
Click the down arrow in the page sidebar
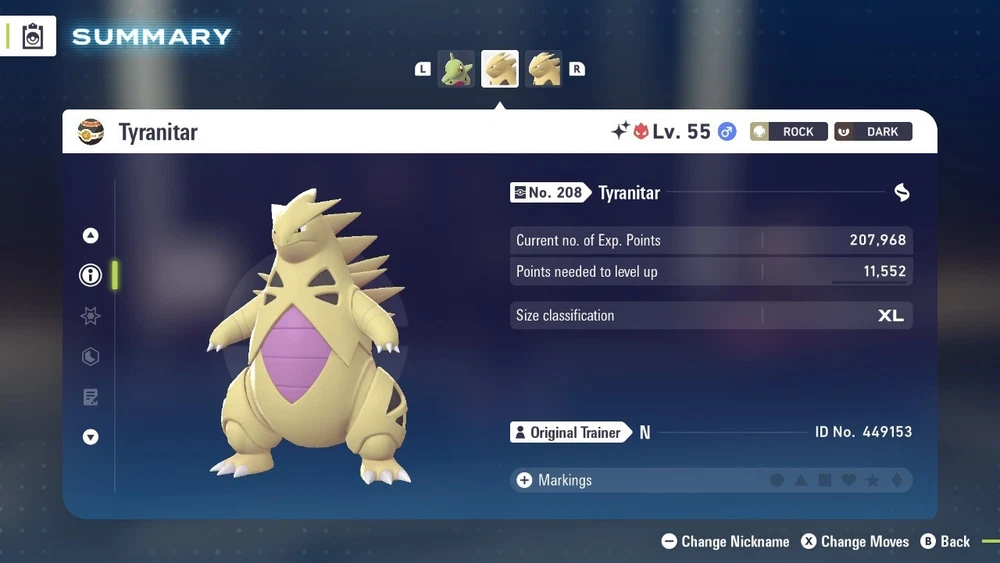pyautogui.click(x=91, y=436)
